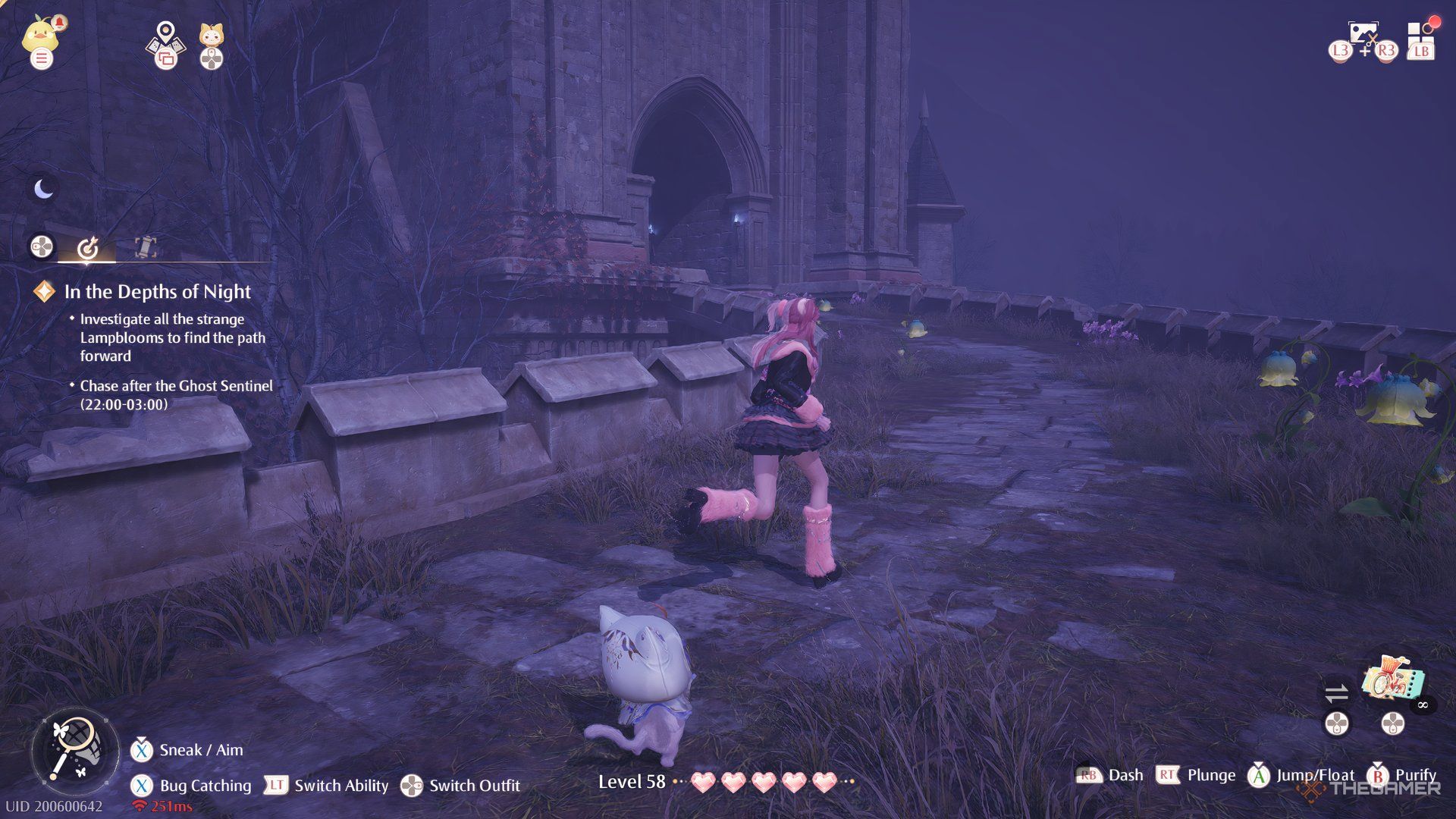Click the moon time-of-day indicator
Screen dimensions: 1456x819
(43, 190)
